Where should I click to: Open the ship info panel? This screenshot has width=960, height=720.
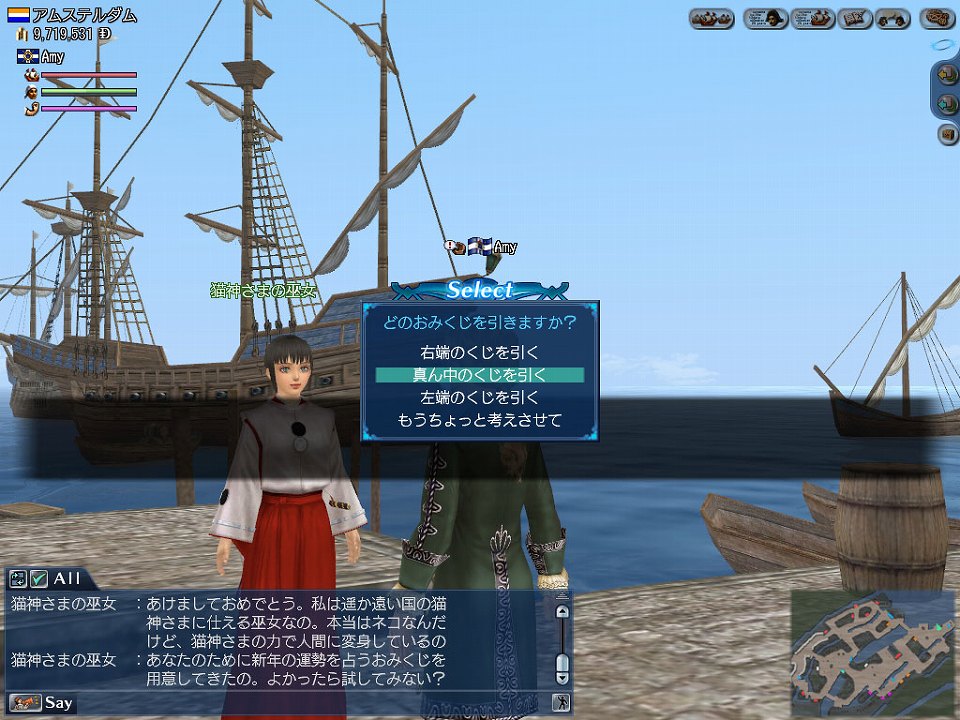[813, 19]
